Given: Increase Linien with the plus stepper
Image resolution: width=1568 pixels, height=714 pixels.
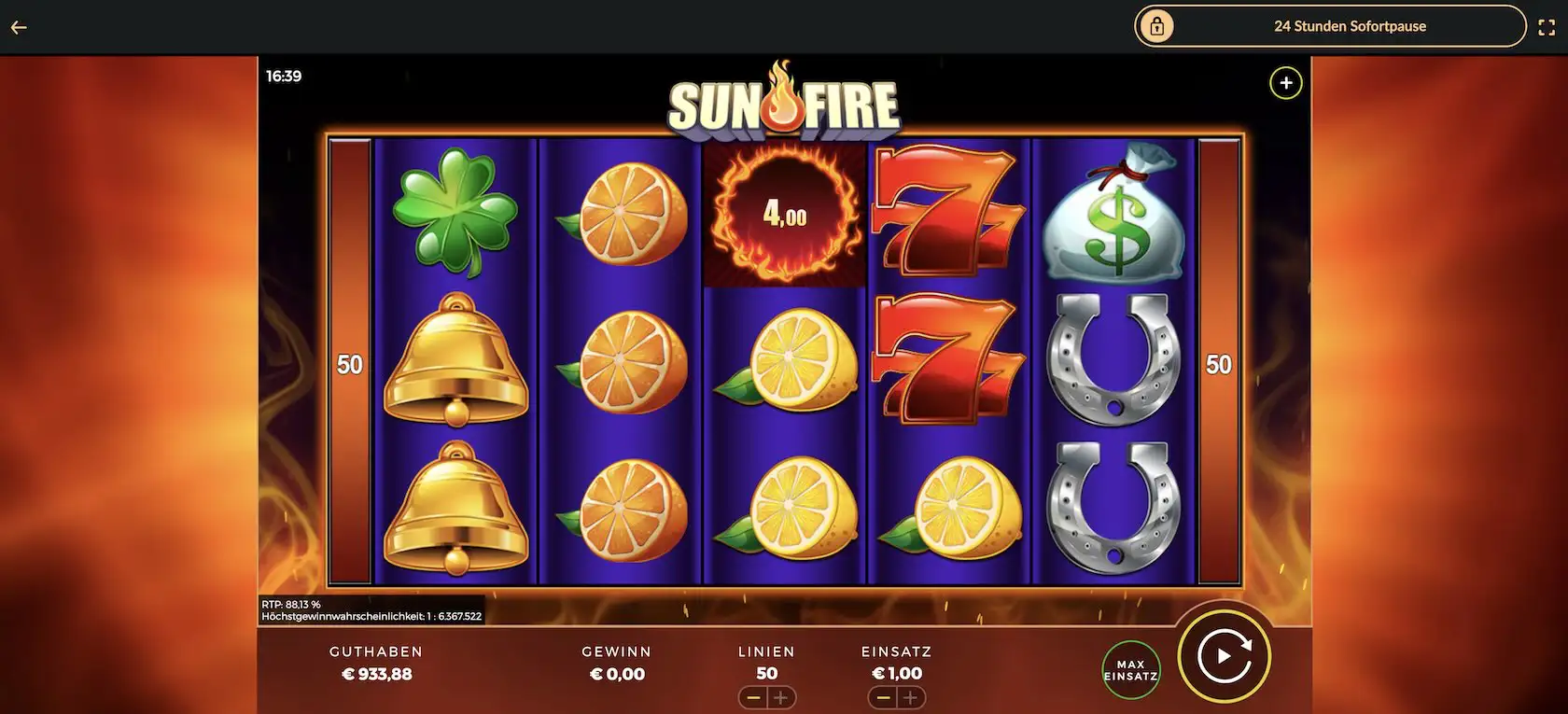Looking at the screenshot, I should (782, 697).
